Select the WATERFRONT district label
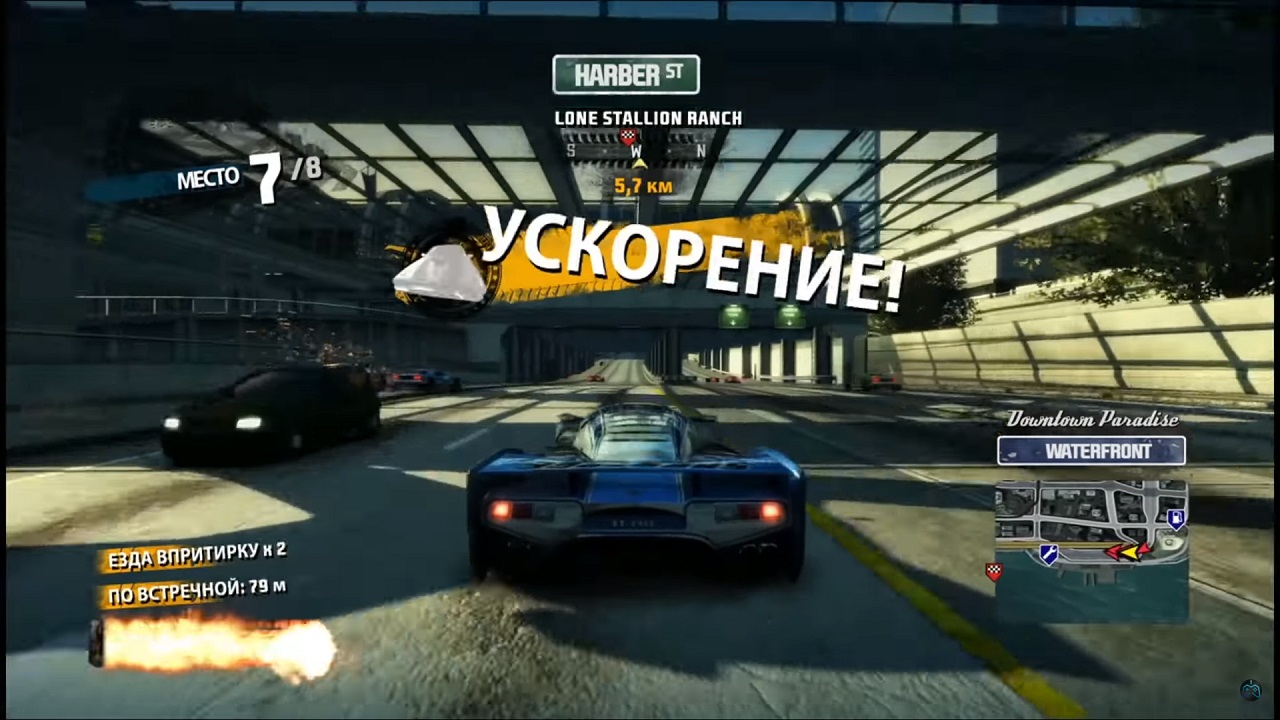This screenshot has height=720, width=1280. click(x=1092, y=451)
